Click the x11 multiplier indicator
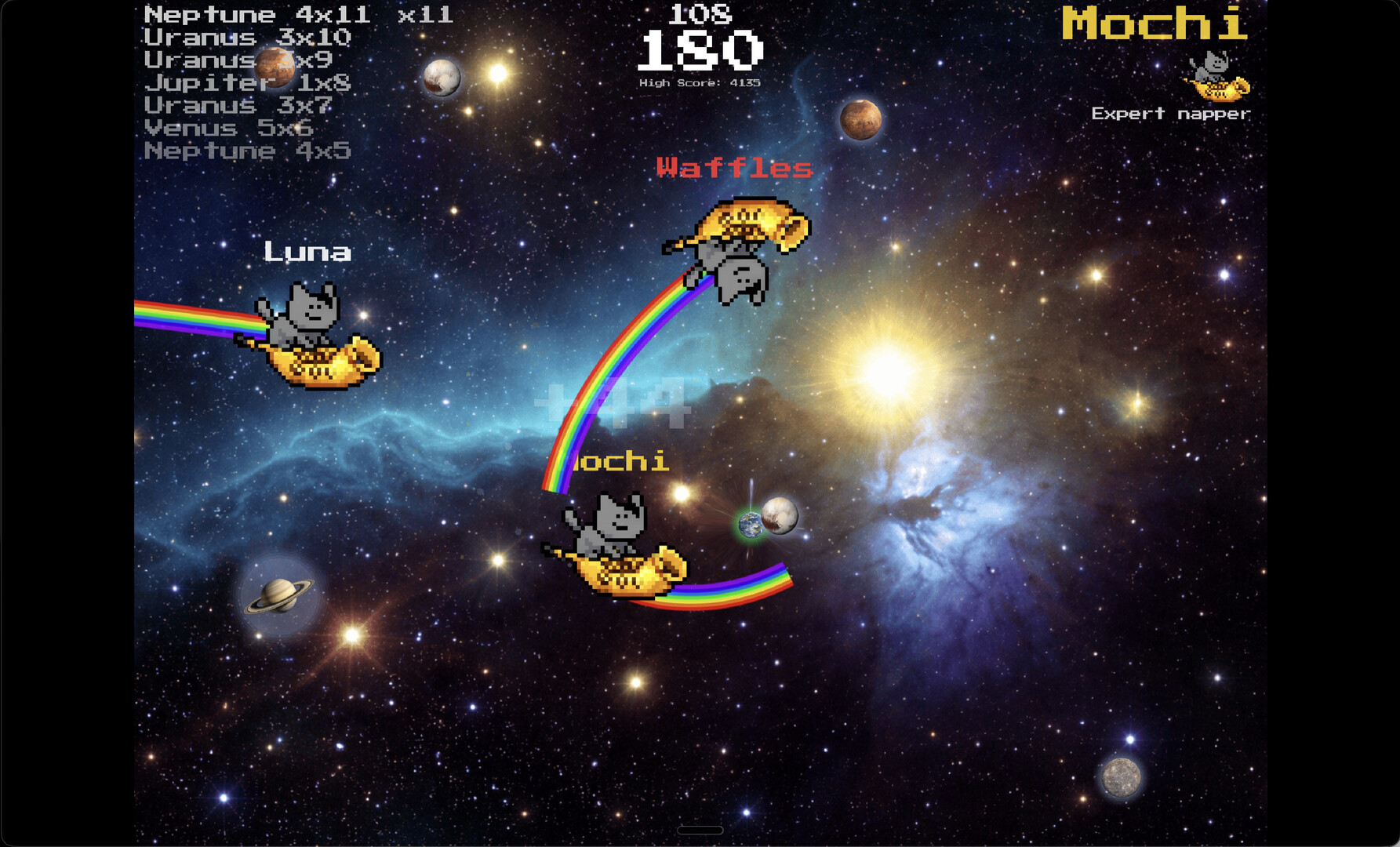 pos(424,13)
